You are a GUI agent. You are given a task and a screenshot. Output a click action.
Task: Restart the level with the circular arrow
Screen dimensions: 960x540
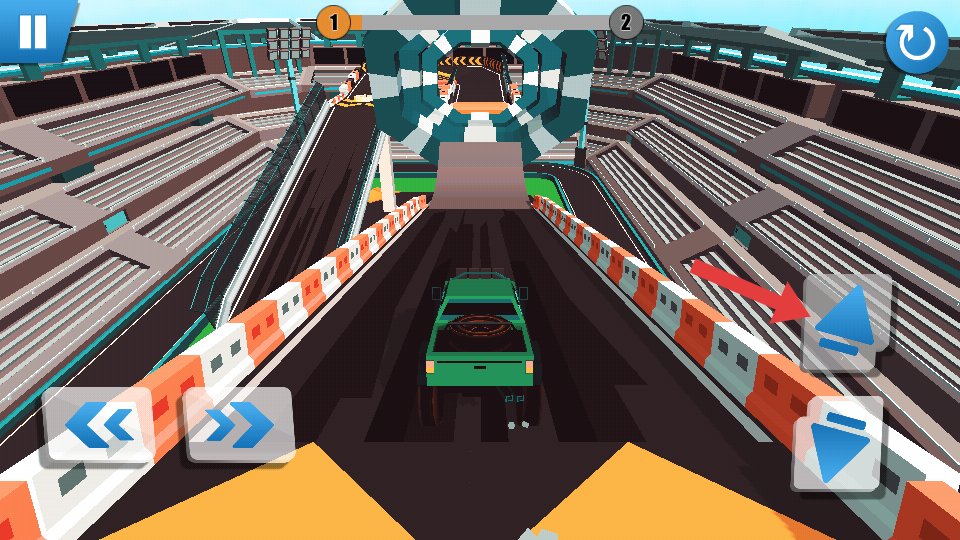(916, 43)
